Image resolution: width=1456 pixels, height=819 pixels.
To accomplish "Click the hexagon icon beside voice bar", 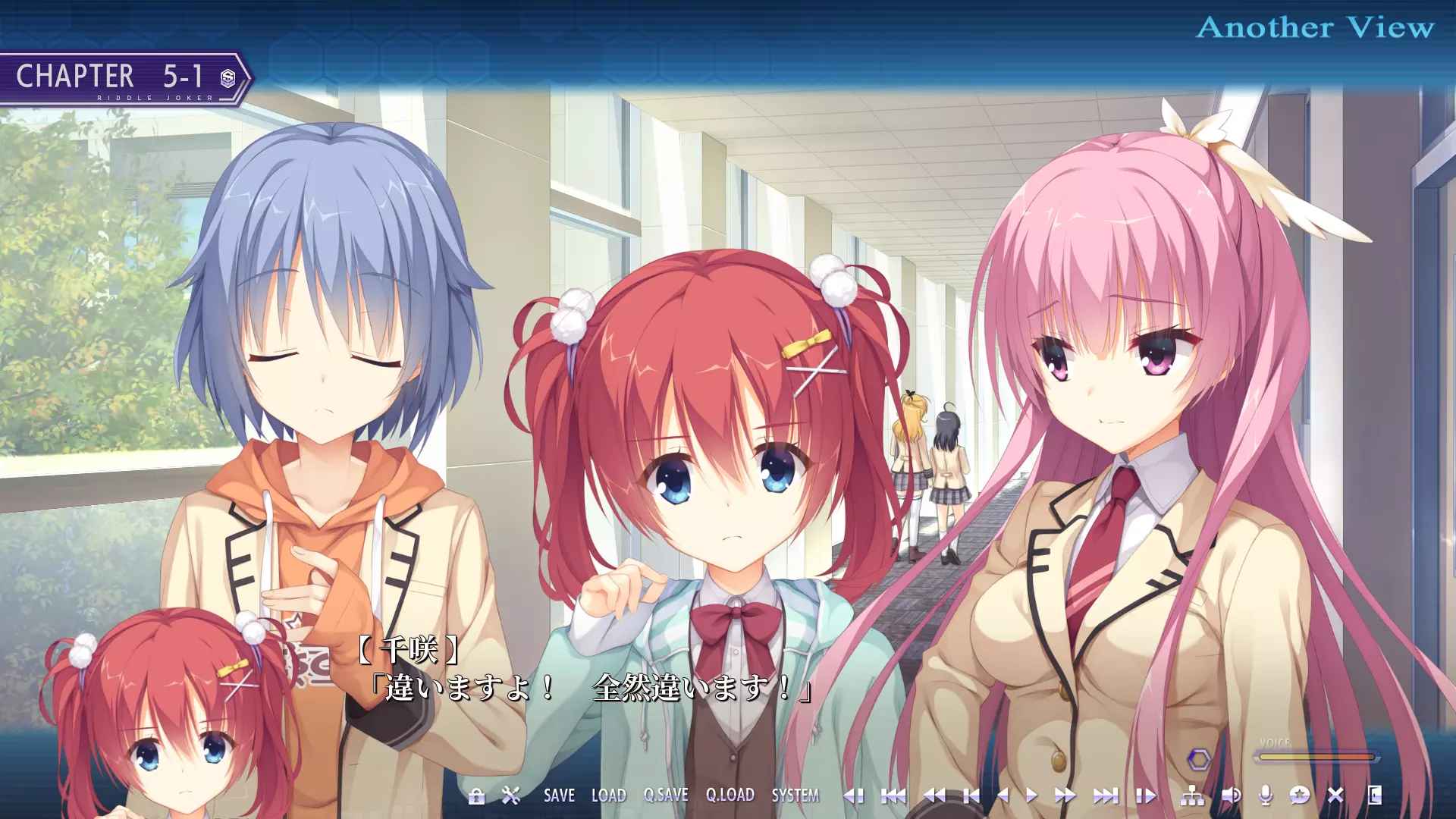I will (1199, 759).
